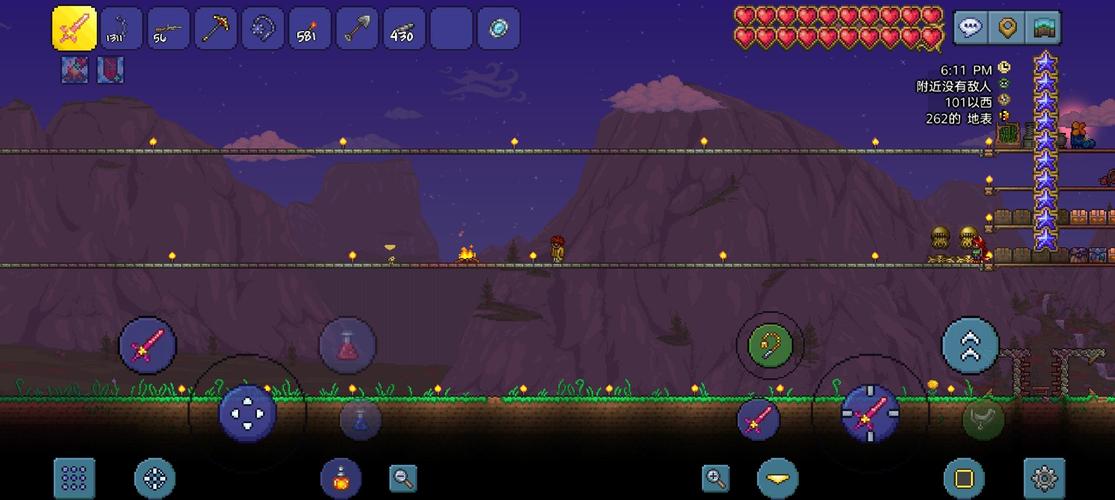Use the red healing potion quick button
Viewport: 1115px width, 500px height.
pyautogui.click(x=348, y=346)
